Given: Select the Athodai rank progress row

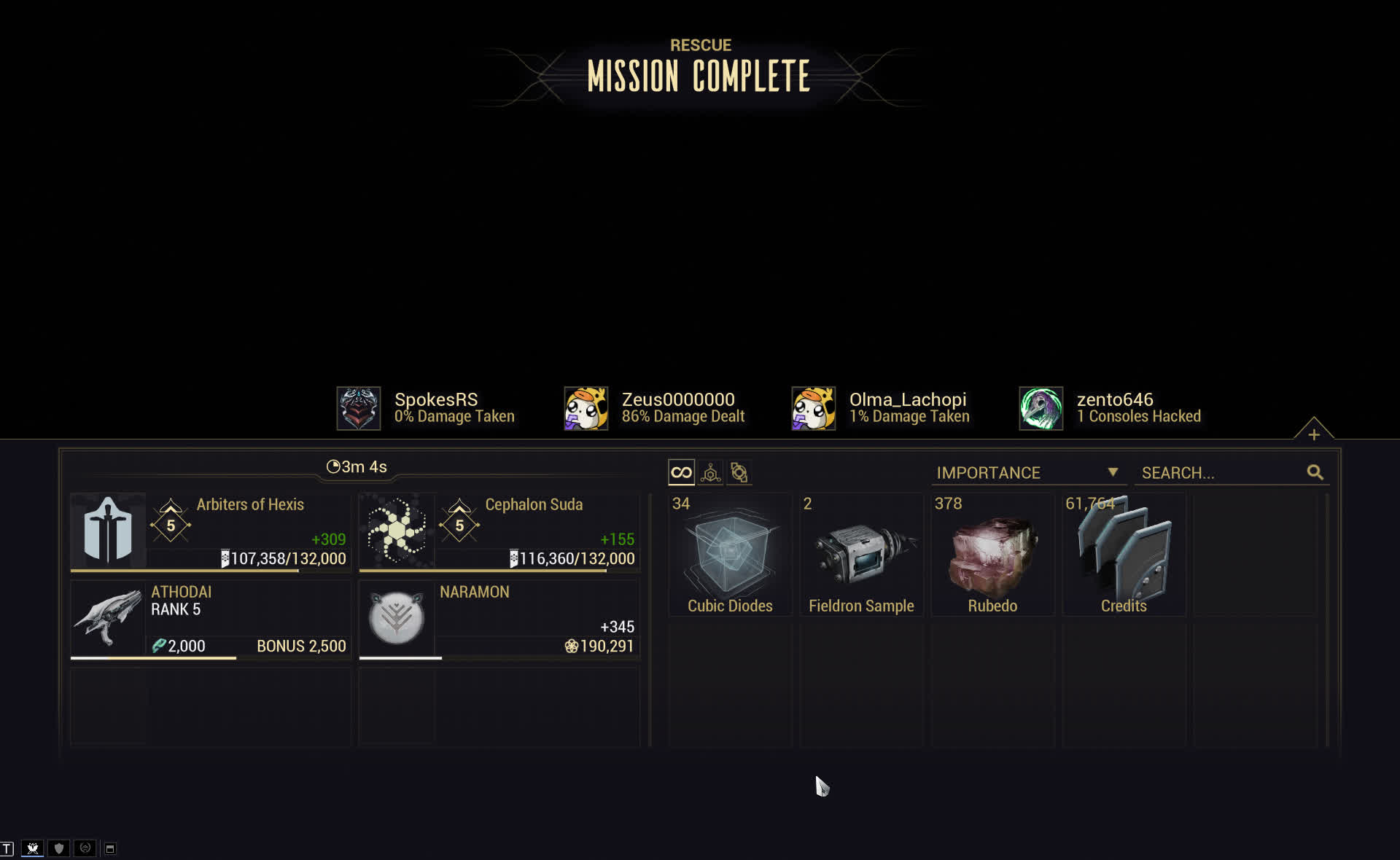Looking at the screenshot, I should point(211,619).
